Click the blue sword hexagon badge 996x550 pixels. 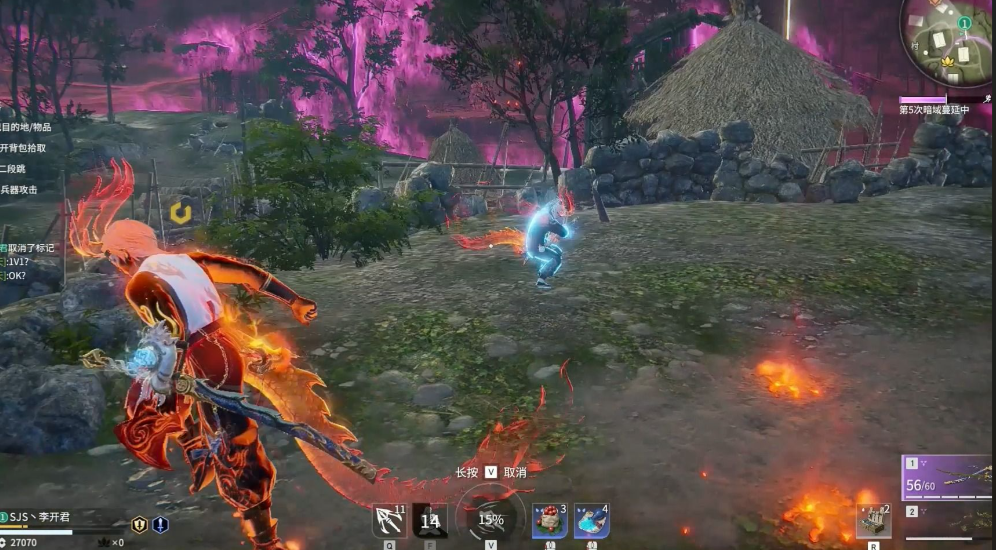(160, 524)
